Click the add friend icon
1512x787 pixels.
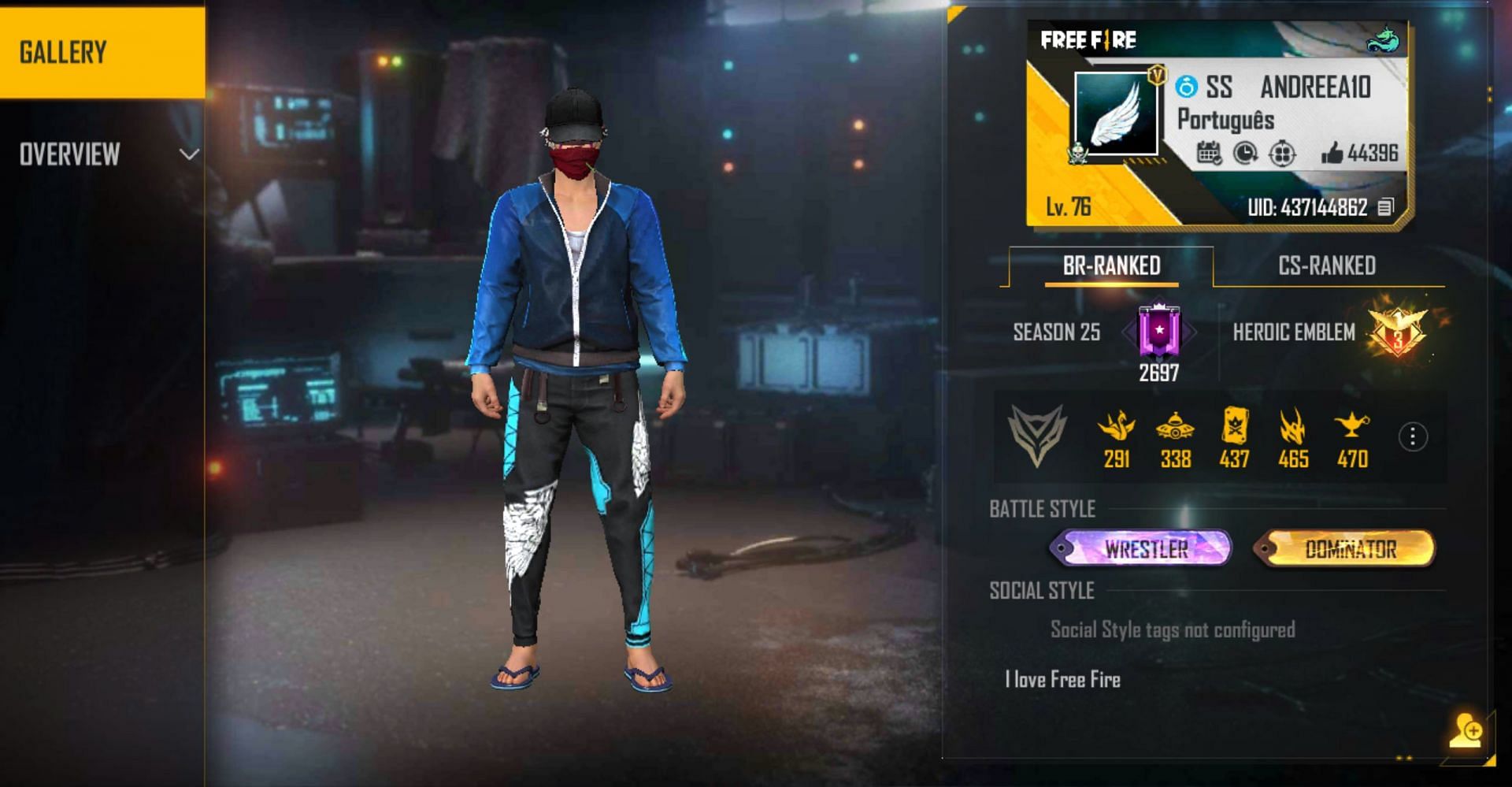click(1466, 731)
